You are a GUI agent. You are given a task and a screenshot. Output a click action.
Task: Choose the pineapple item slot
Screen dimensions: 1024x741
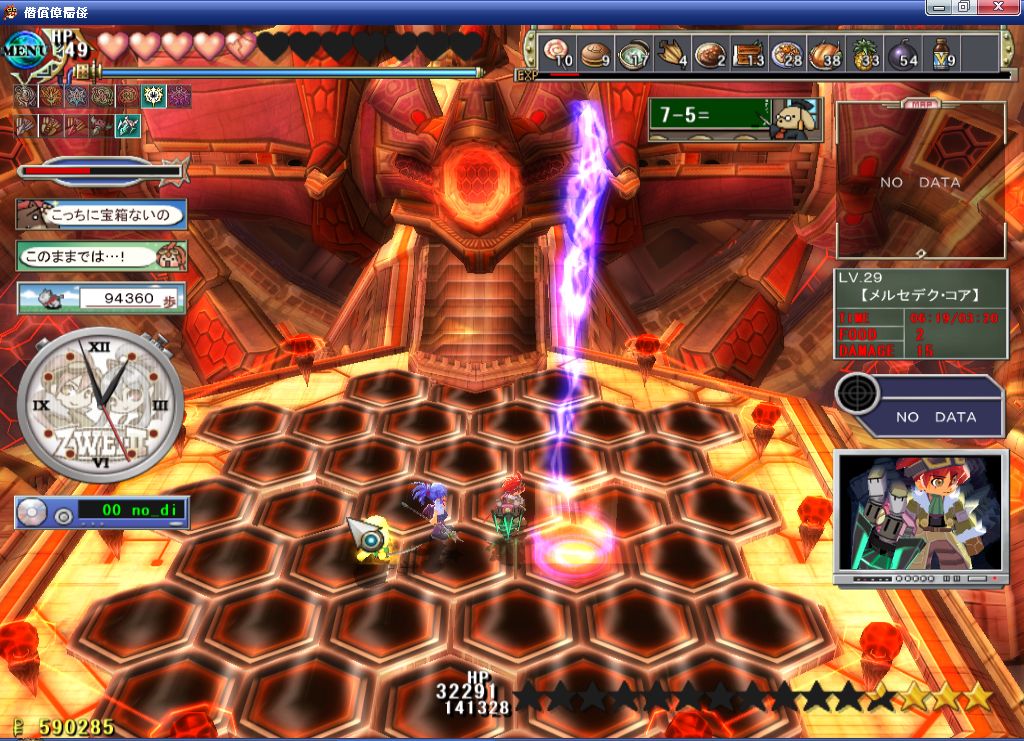[864, 54]
